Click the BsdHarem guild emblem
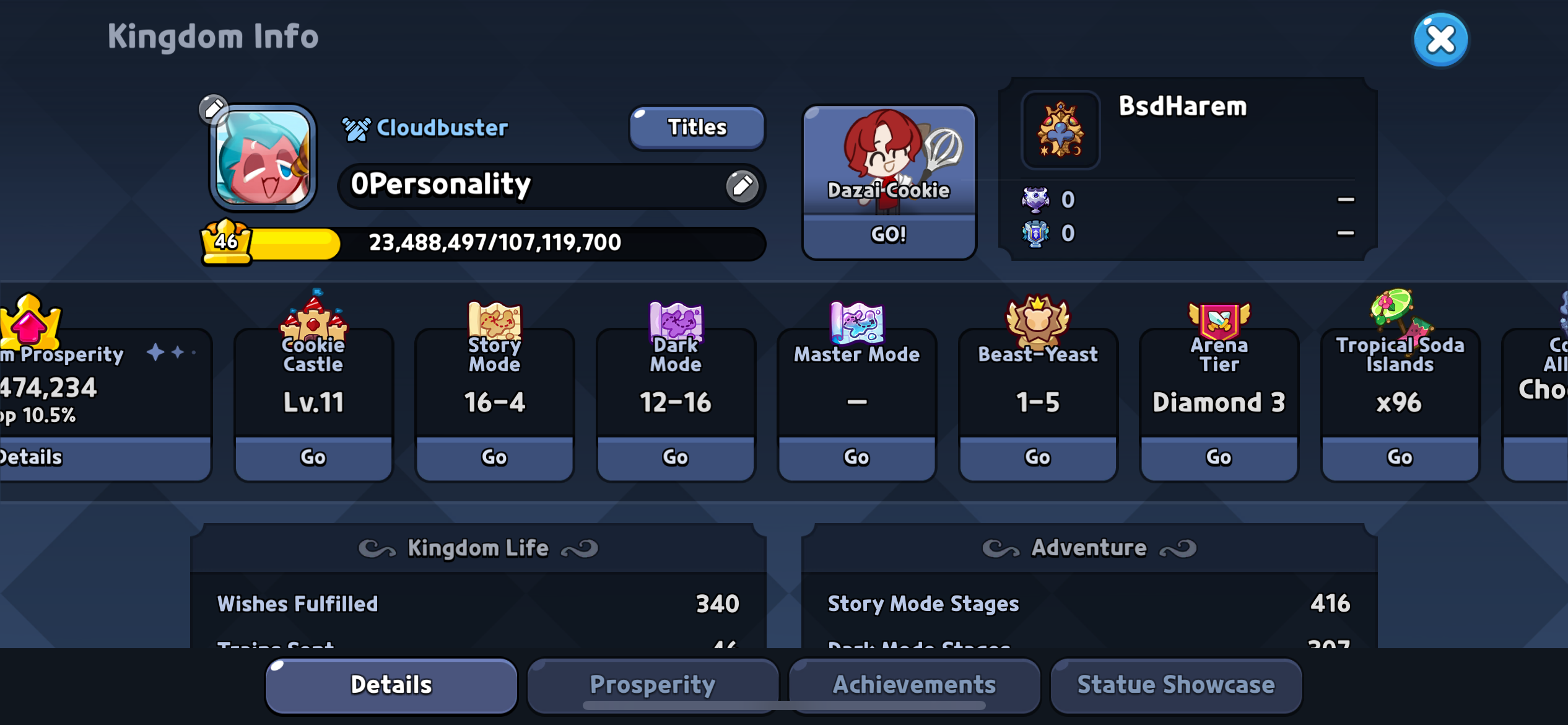Image resolution: width=1568 pixels, height=725 pixels. [1060, 131]
